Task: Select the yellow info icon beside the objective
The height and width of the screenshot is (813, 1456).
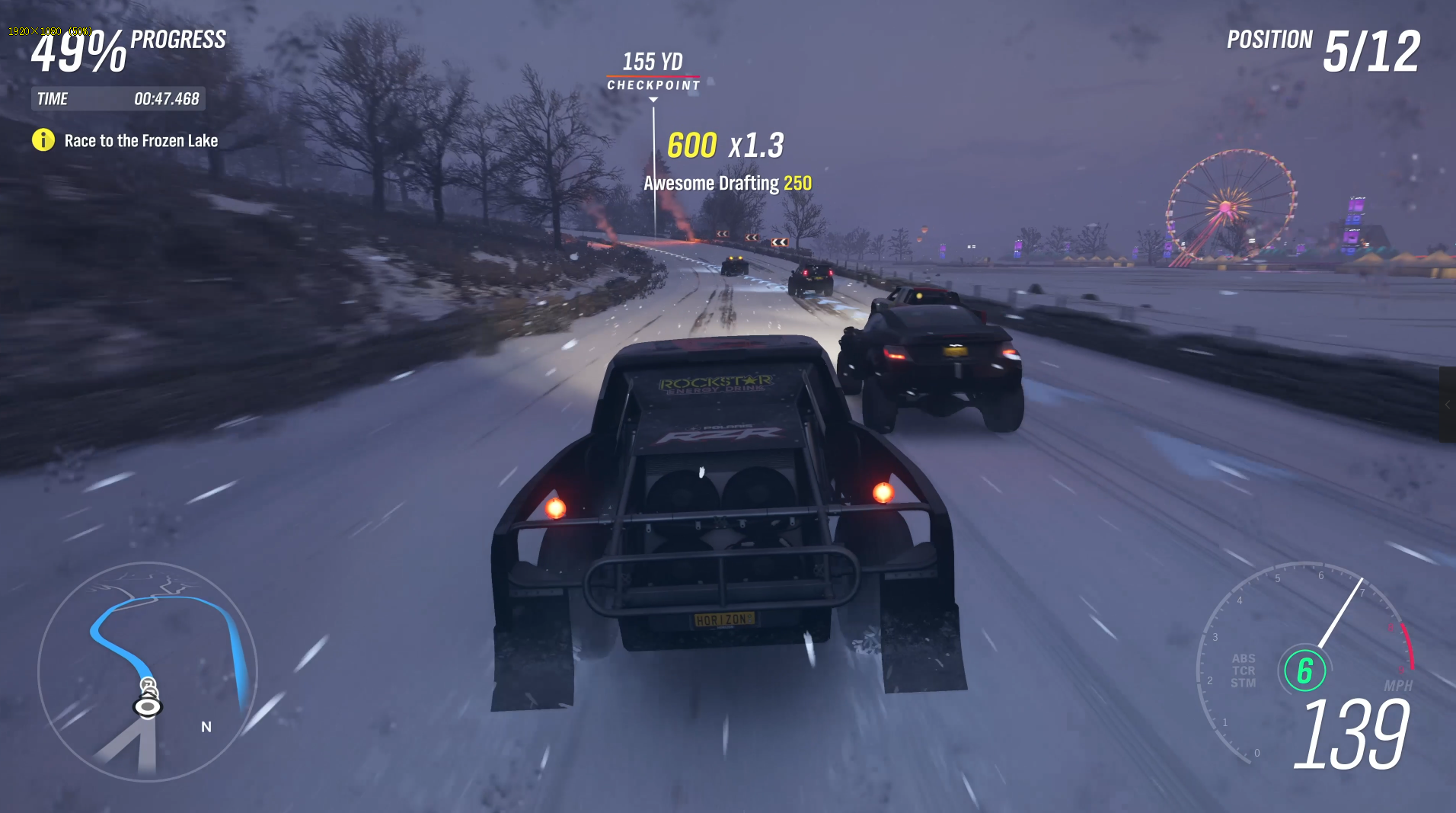Action: [x=43, y=140]
